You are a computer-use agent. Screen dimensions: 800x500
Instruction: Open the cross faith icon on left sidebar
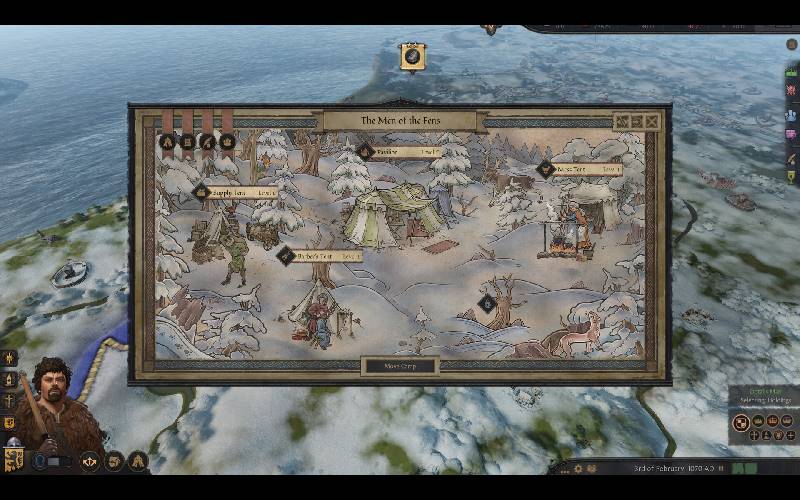click(x=10, y=400)
